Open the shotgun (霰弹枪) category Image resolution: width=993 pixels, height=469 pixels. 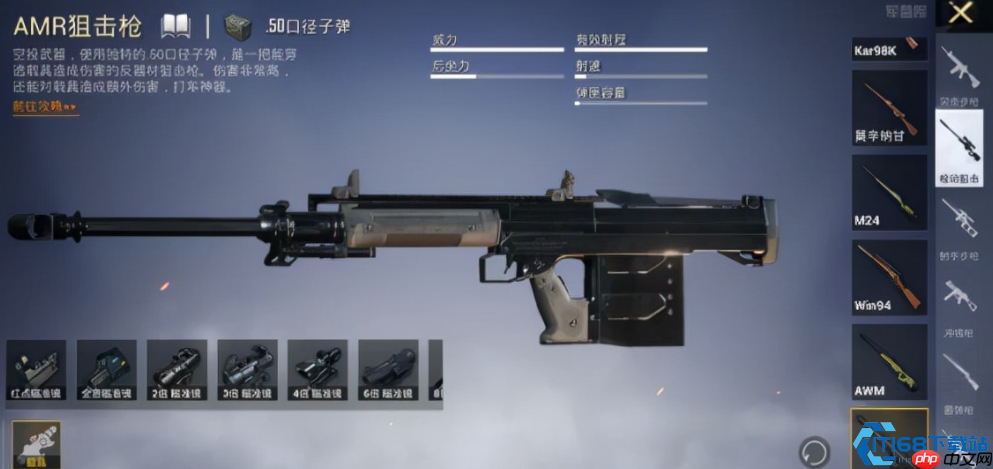tap(959, 377)
